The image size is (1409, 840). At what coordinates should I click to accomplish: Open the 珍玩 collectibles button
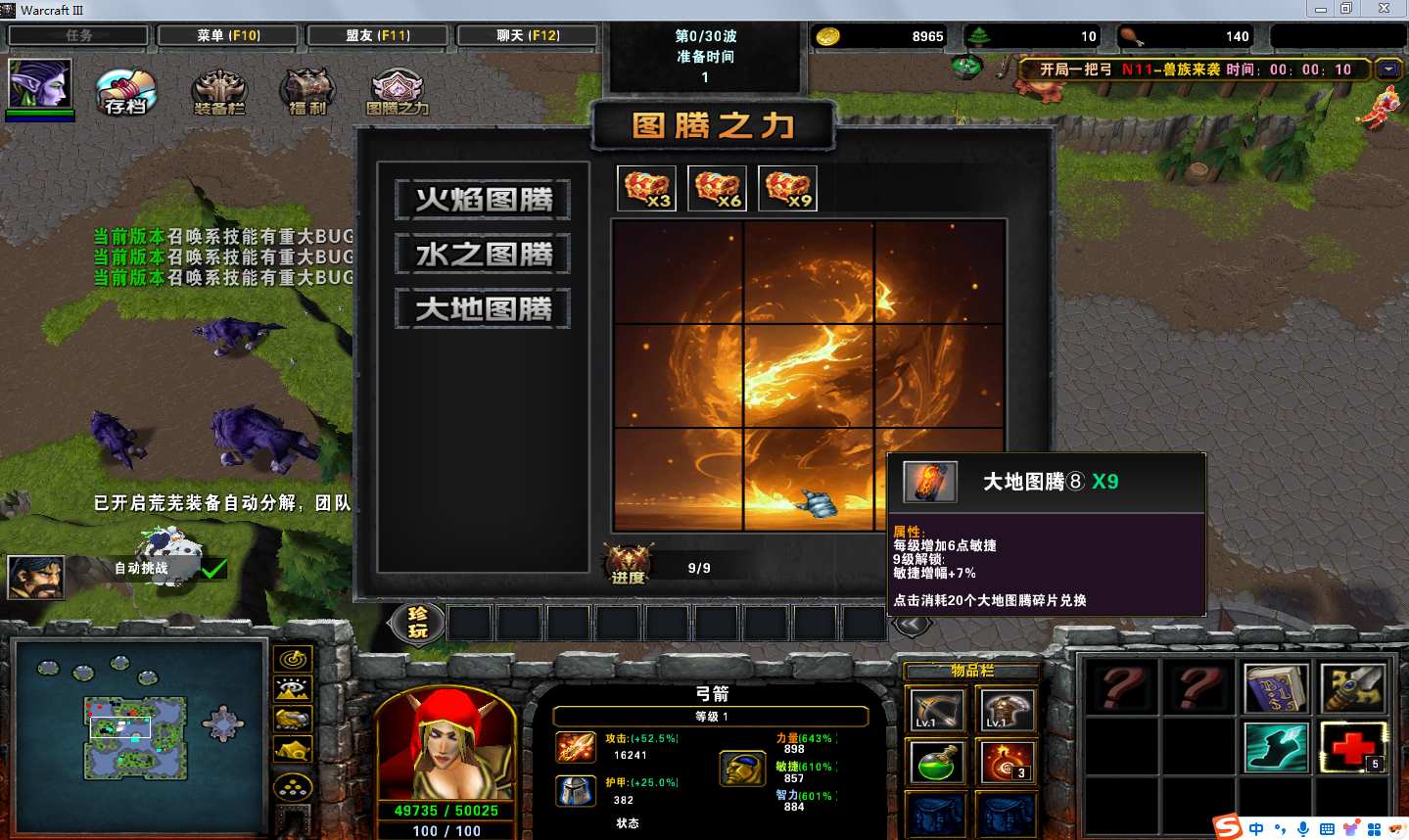tap(418, 622)
